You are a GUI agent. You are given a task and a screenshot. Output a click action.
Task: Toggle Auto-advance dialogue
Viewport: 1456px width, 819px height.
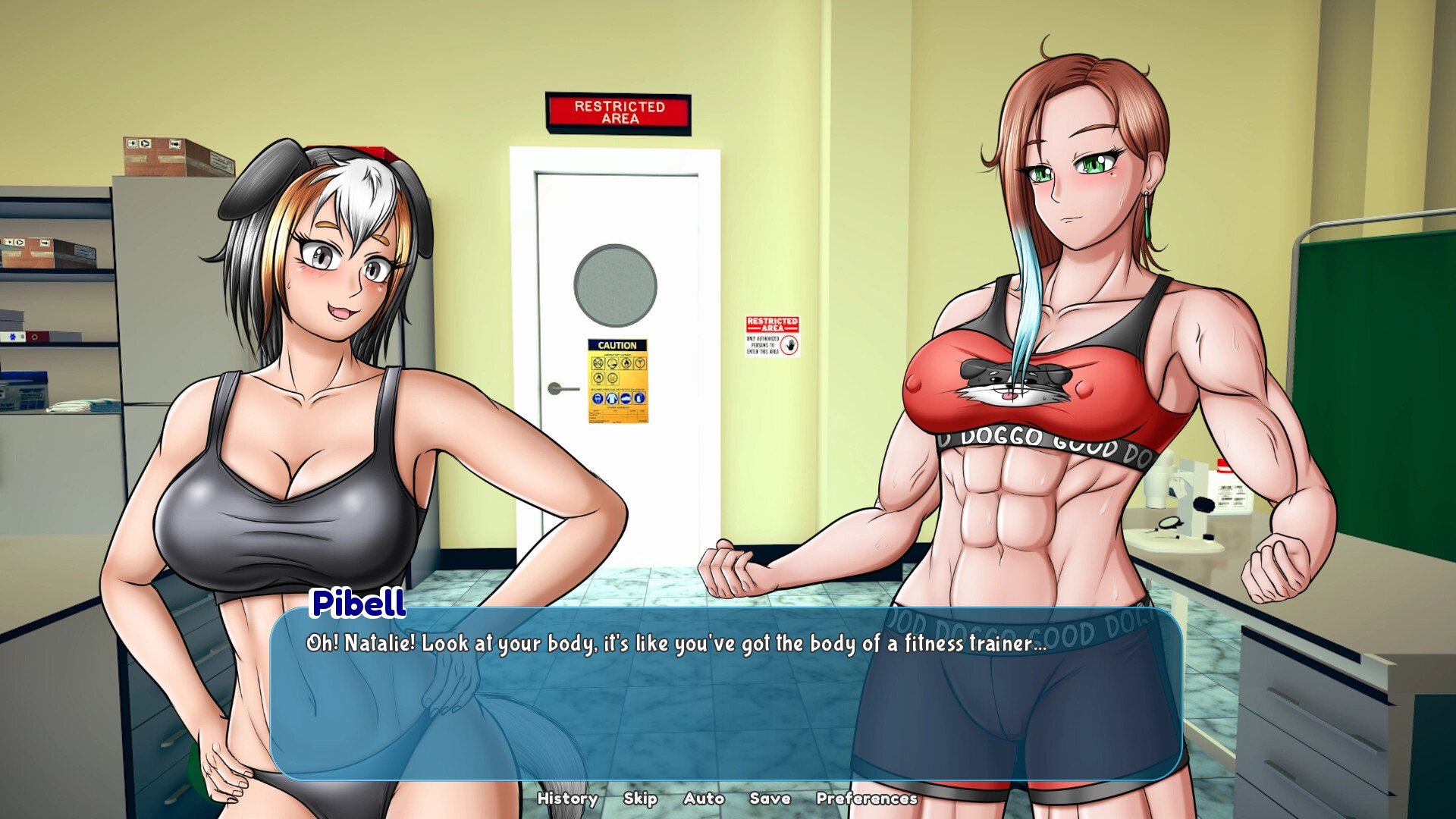pyautogui.click(x=704, y=799)
